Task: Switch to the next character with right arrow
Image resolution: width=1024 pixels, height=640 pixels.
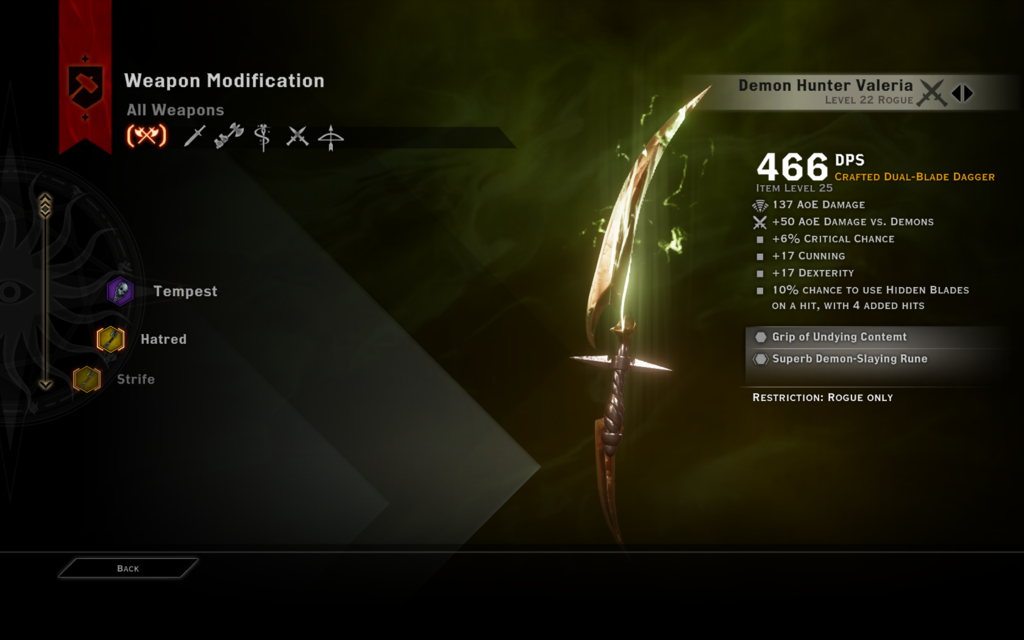Action: (968, 93)
